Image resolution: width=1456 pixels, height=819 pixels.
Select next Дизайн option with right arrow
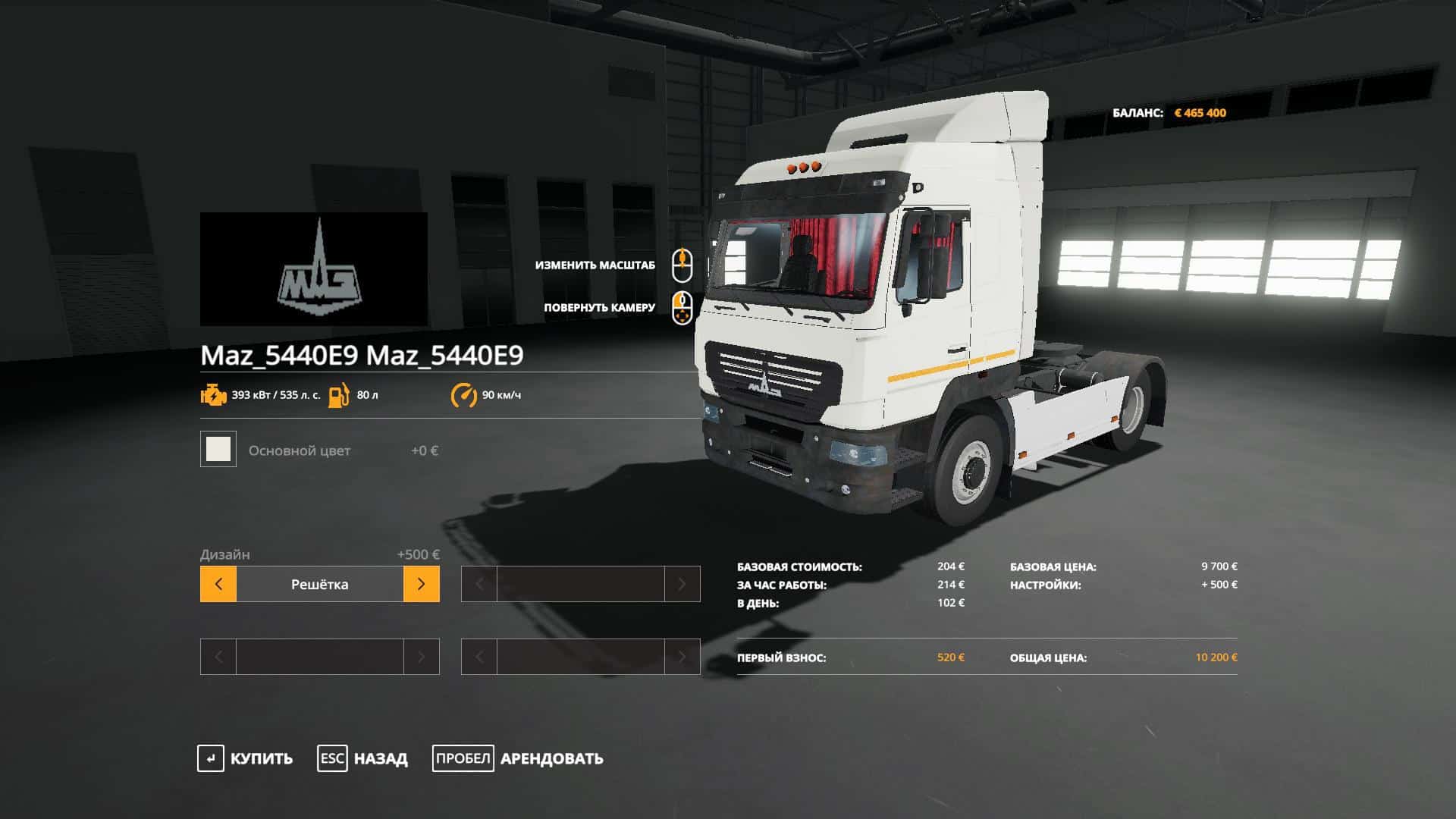(x=421, y=584)
